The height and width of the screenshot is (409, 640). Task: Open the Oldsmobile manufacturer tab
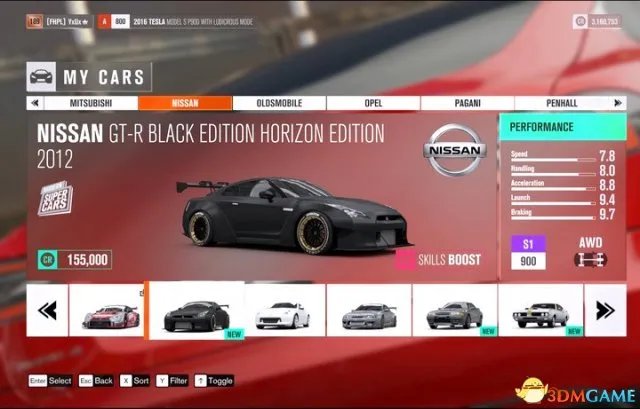coord(279,102)
